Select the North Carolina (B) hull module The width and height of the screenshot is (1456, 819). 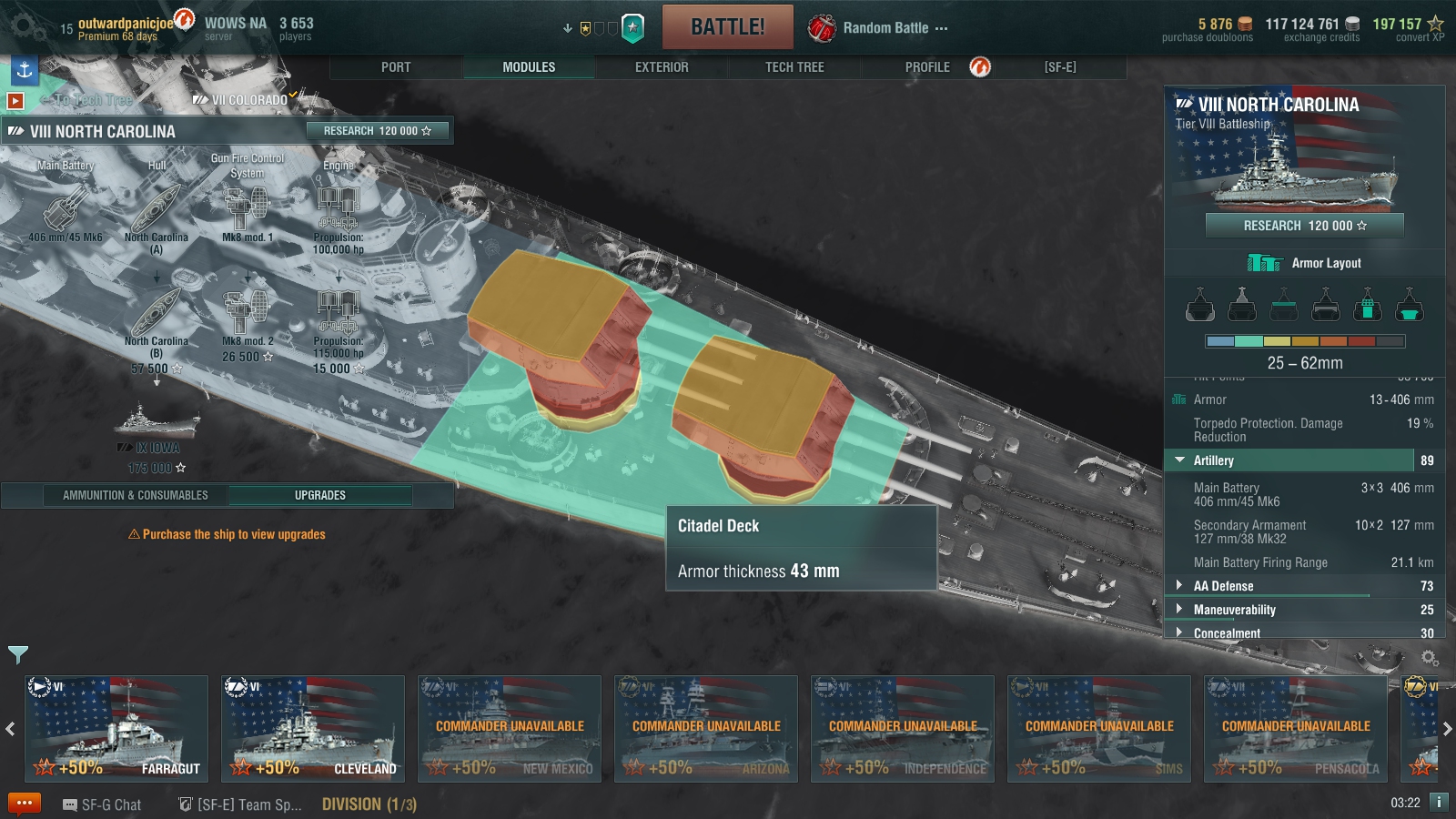pyautogui.click(x=157, y=316)
